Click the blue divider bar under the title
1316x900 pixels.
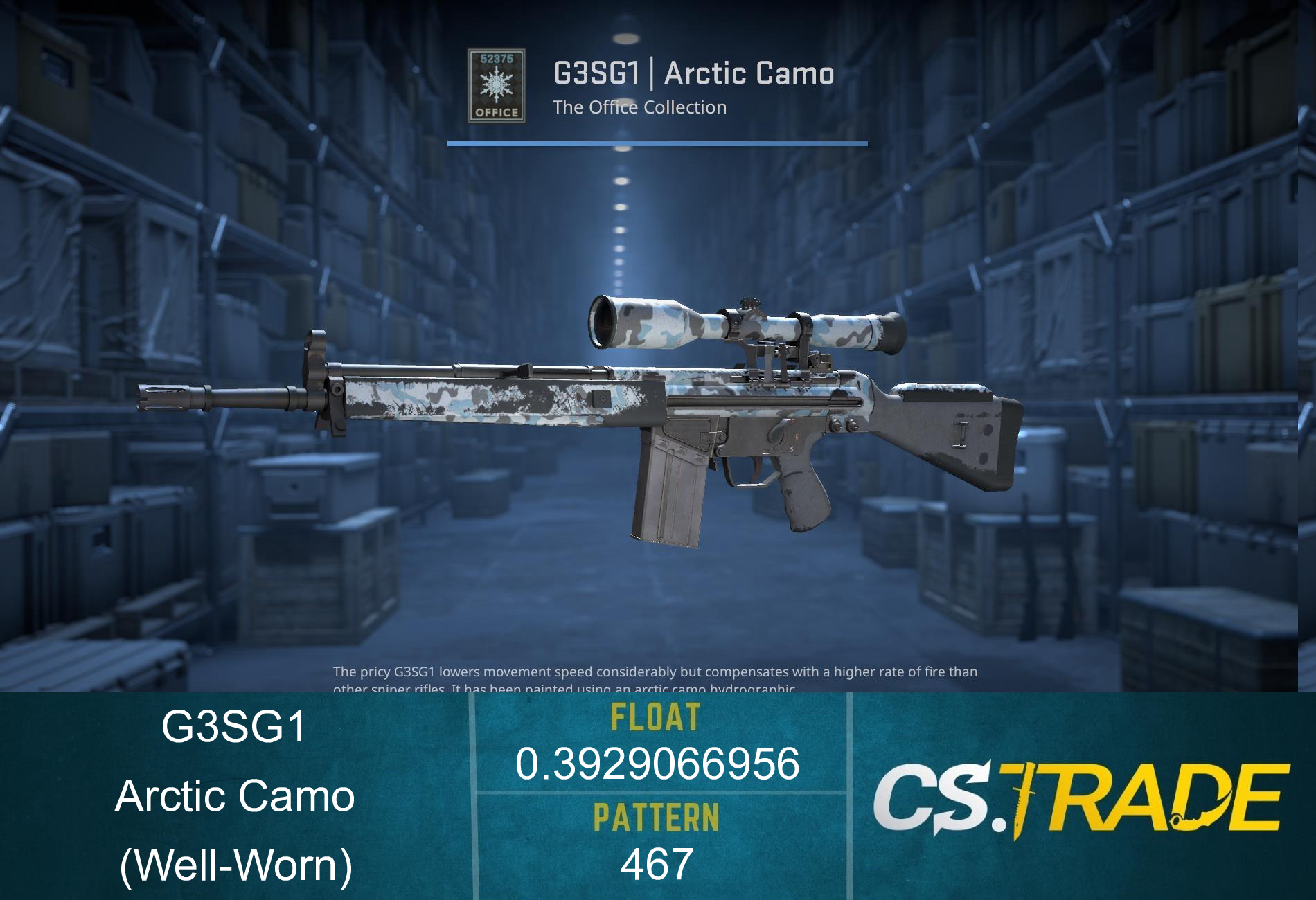657,144
